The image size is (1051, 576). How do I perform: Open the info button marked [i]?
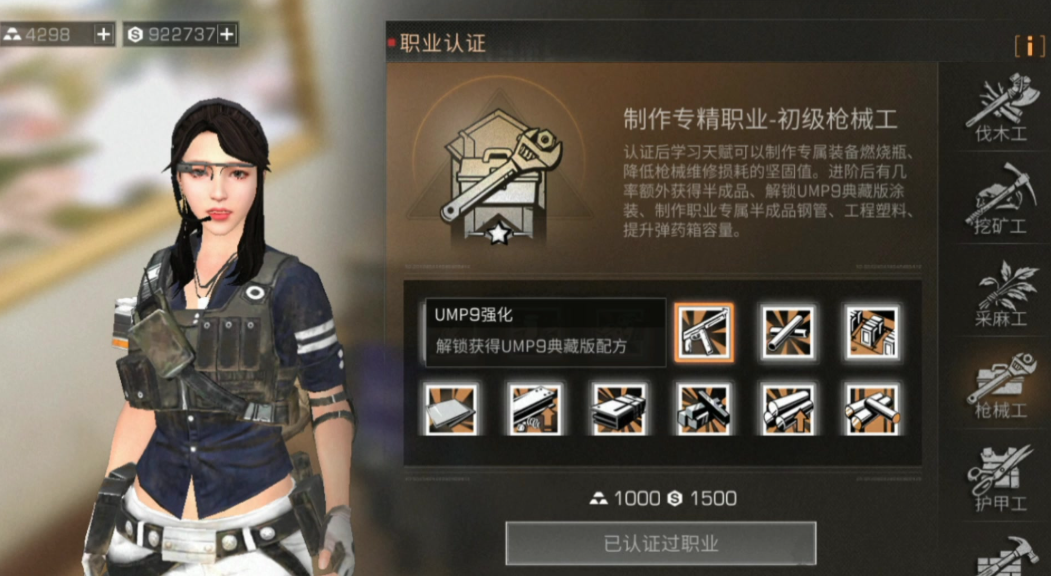tap(1029, 46)
